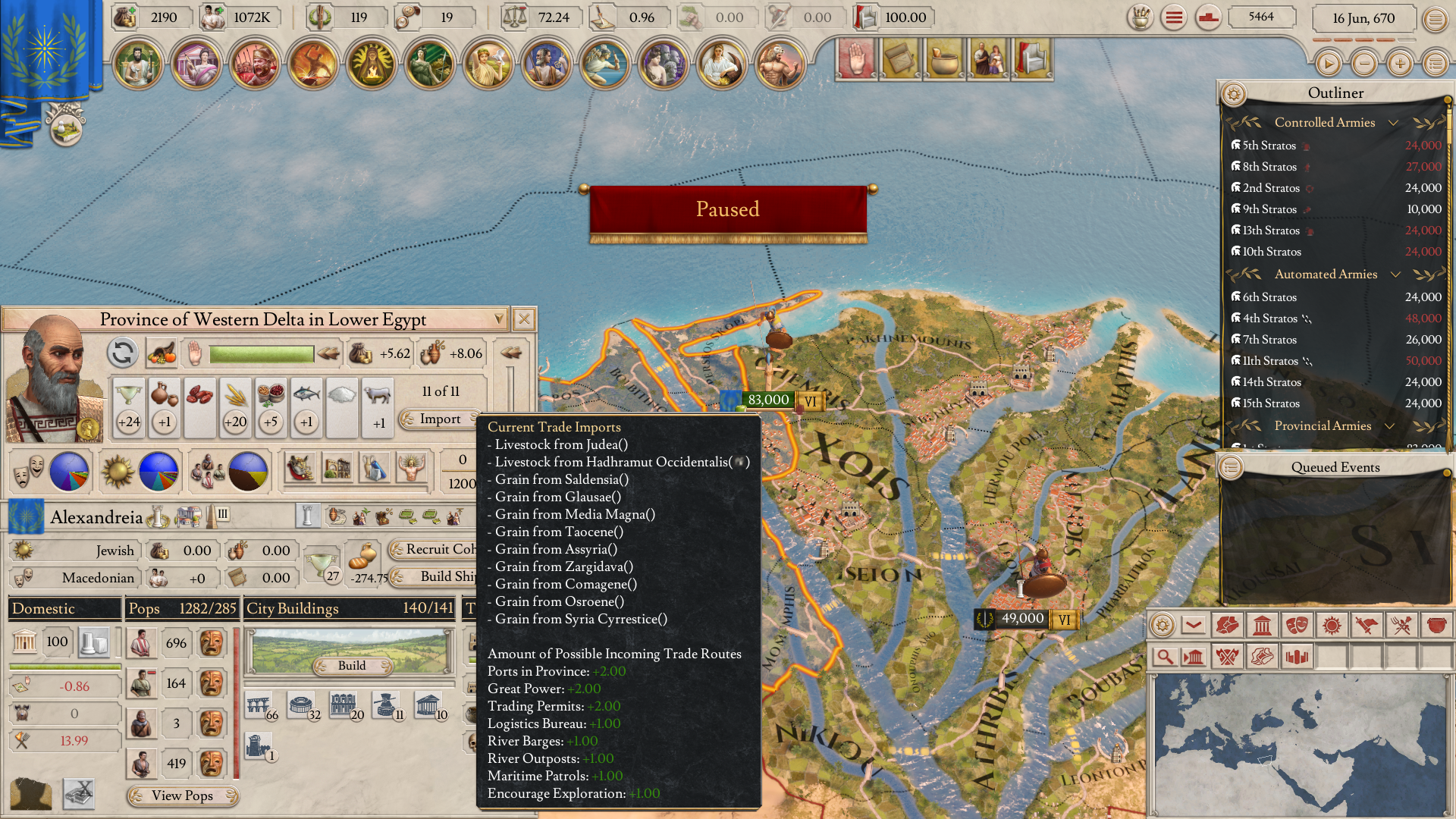This screenshot has height=819, width=1456.
Task: Click the View Pops button
Action: click(x=181, y=796)
